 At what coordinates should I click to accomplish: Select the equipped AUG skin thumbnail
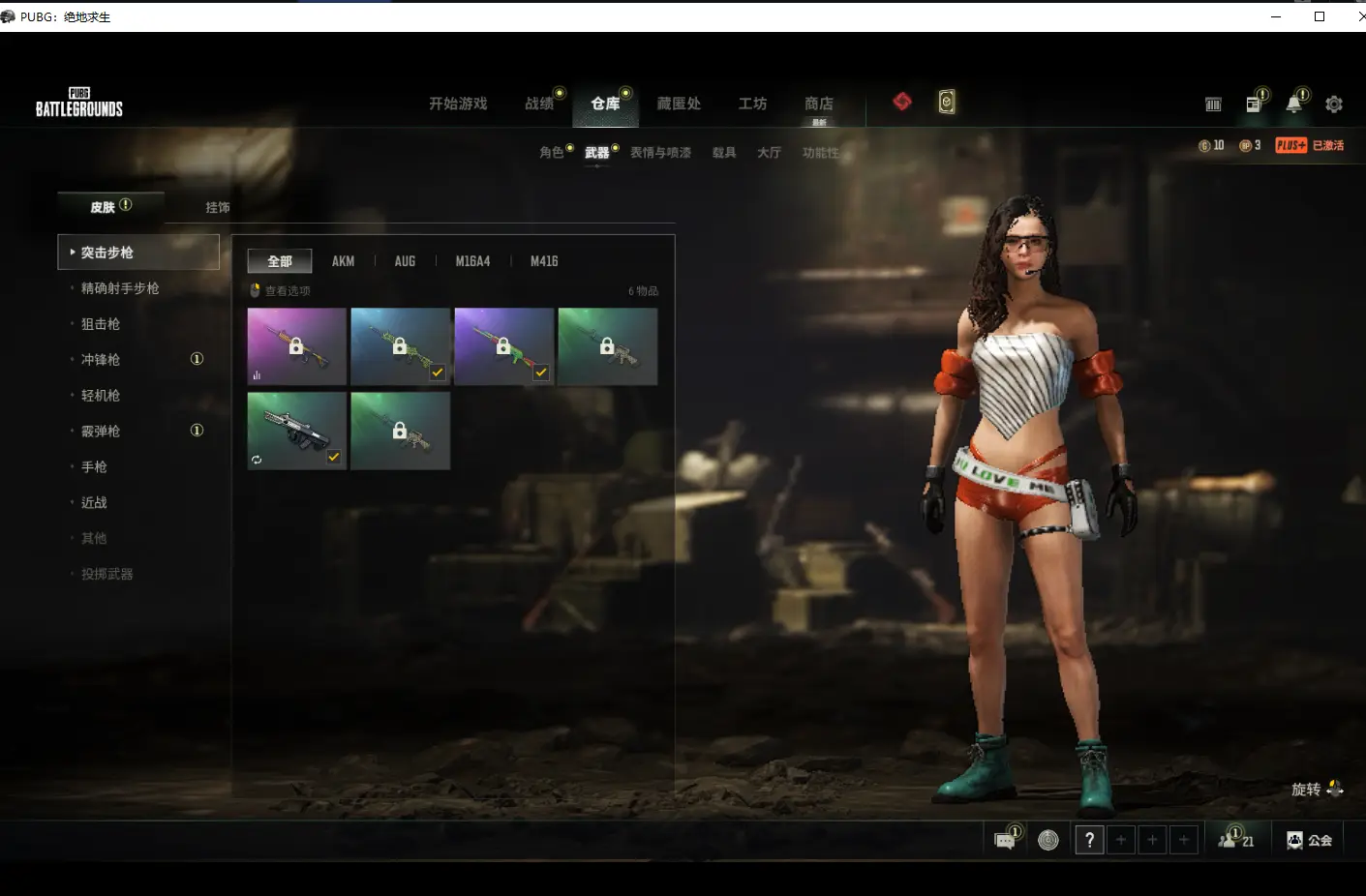click(x=296, y=431)
